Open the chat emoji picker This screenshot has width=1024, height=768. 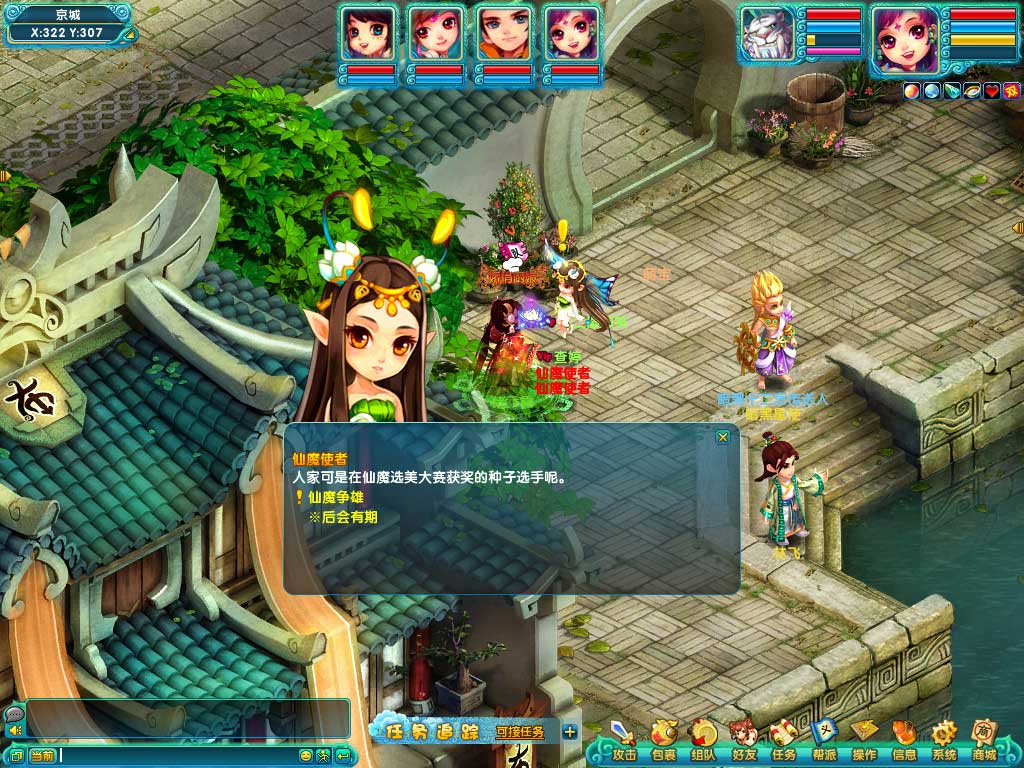pyautogui.click(x=307, y=755)
